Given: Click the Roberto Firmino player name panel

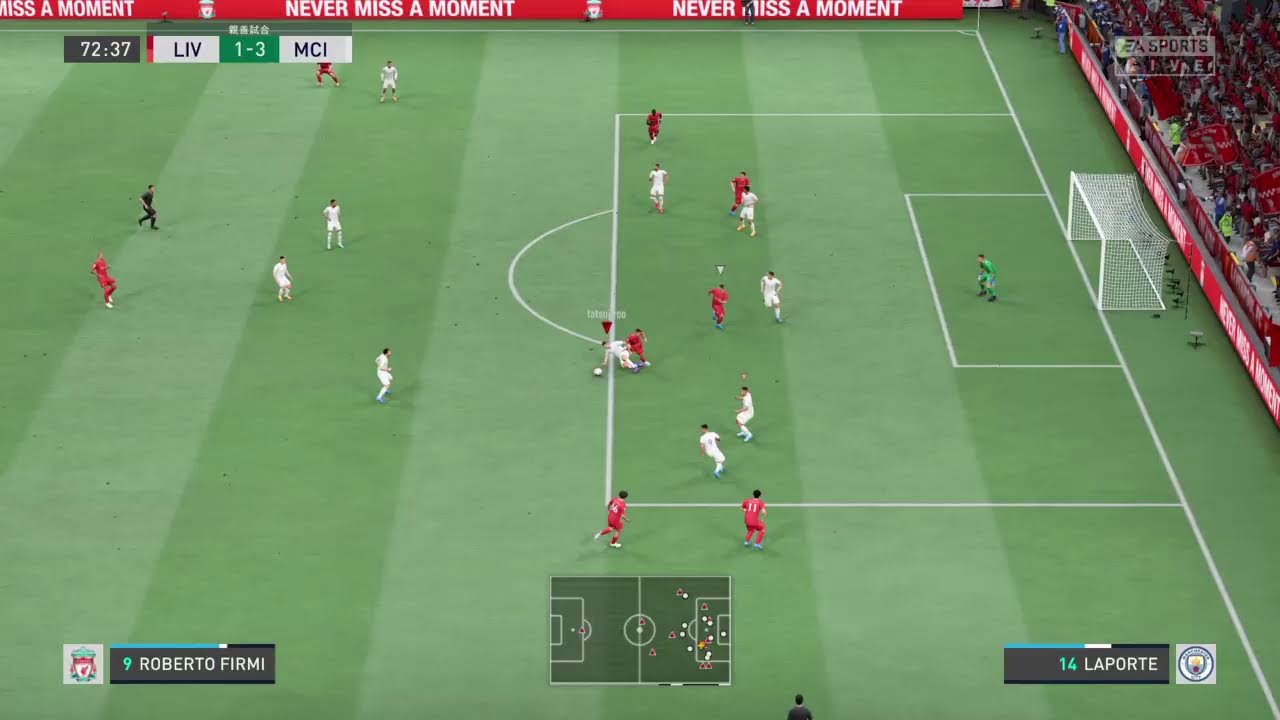Looking at the screenshot, I should click(x=192, y=664).
